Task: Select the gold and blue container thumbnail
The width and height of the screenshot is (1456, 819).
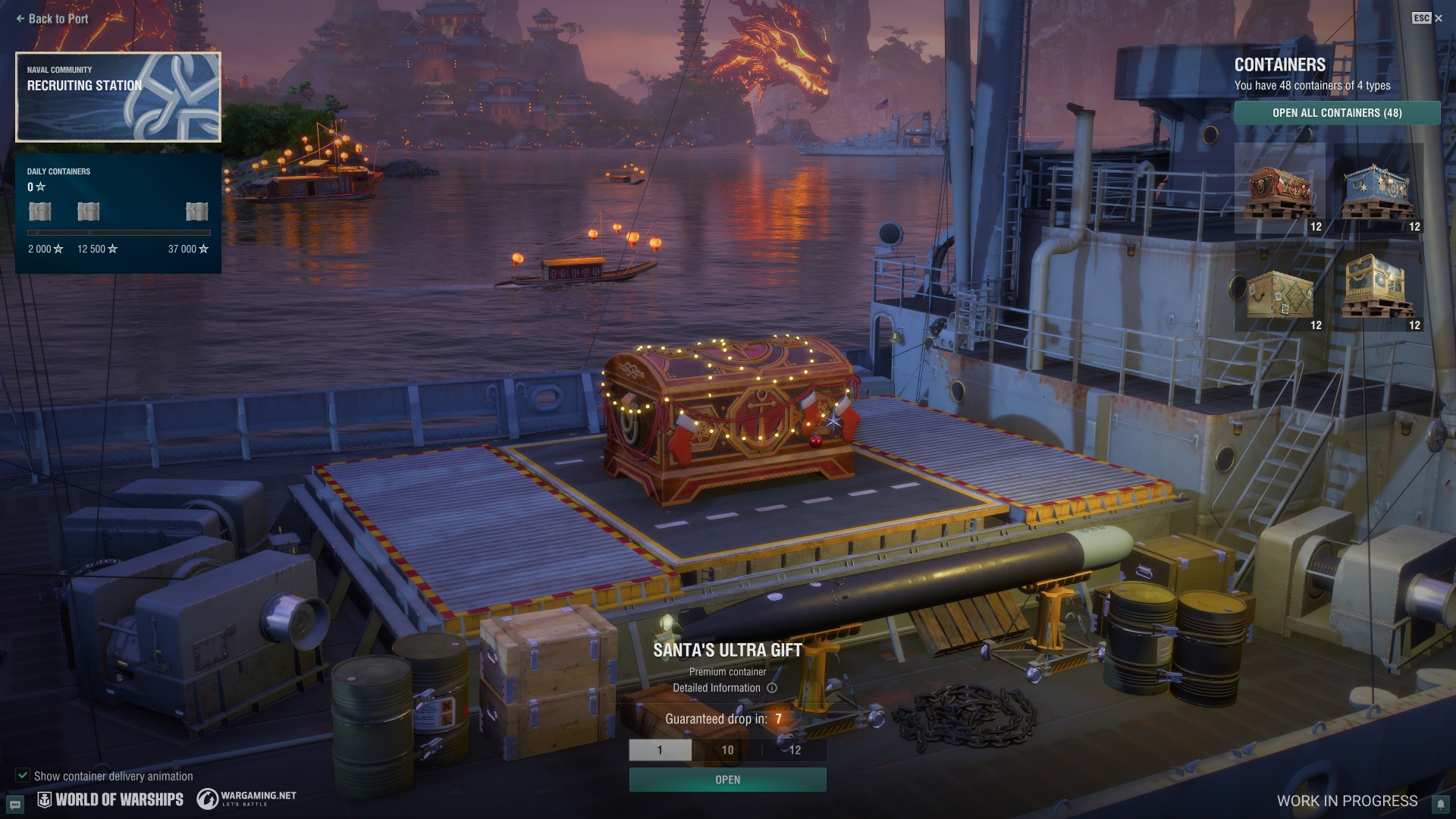Action: (1378, 287)
